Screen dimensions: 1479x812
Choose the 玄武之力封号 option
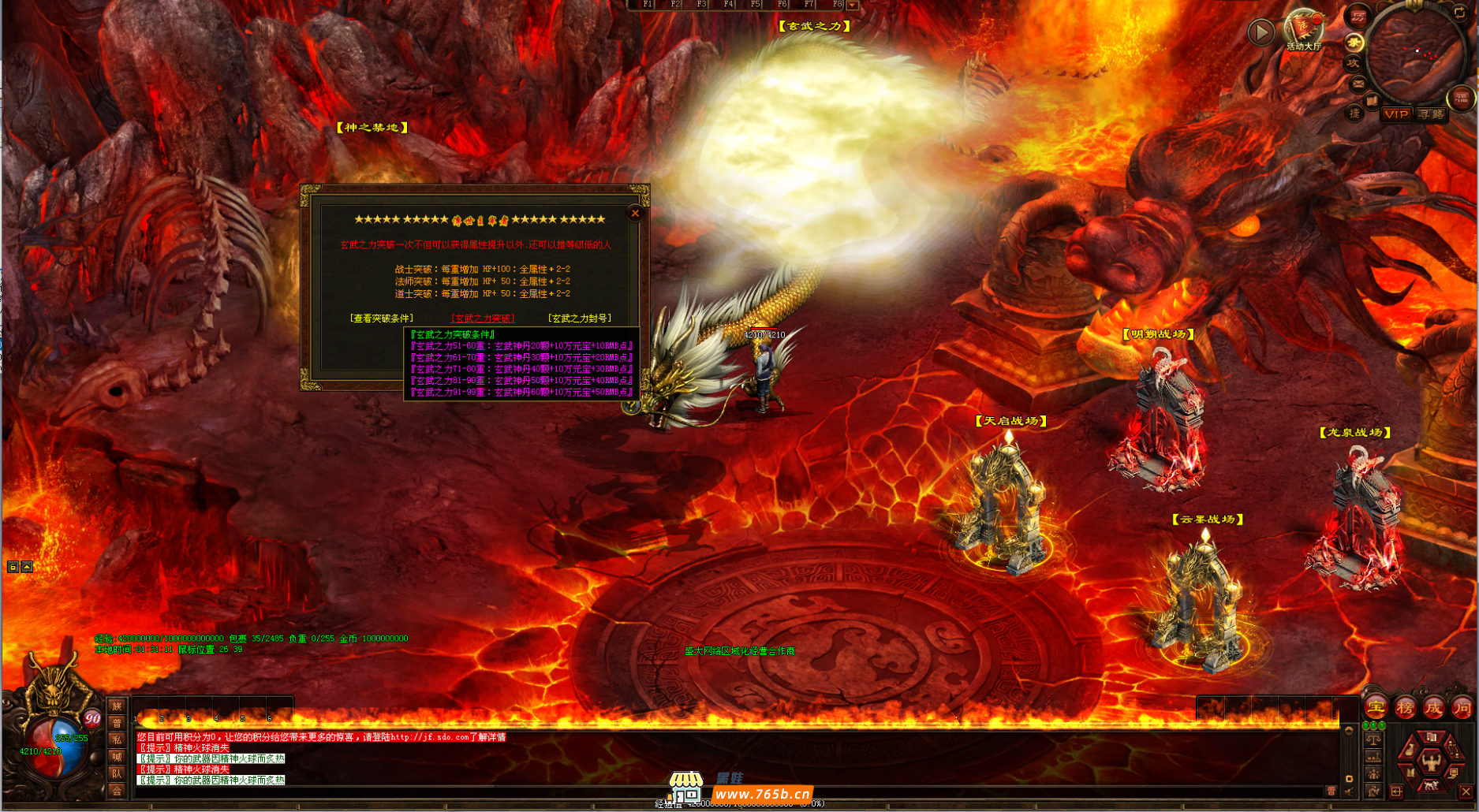580,318
